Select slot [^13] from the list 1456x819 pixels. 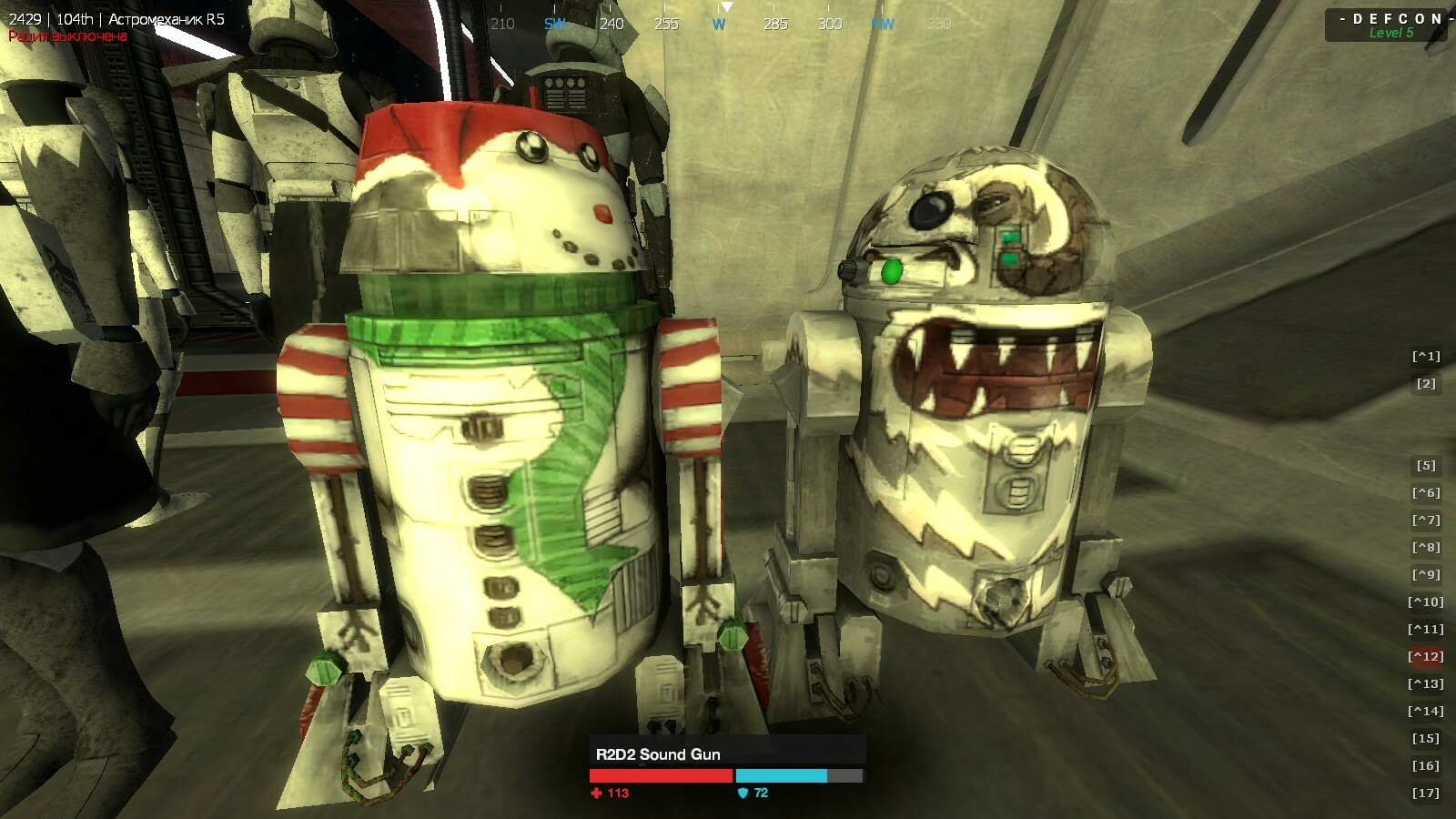pyautogui.click(x=1426, y=684)
